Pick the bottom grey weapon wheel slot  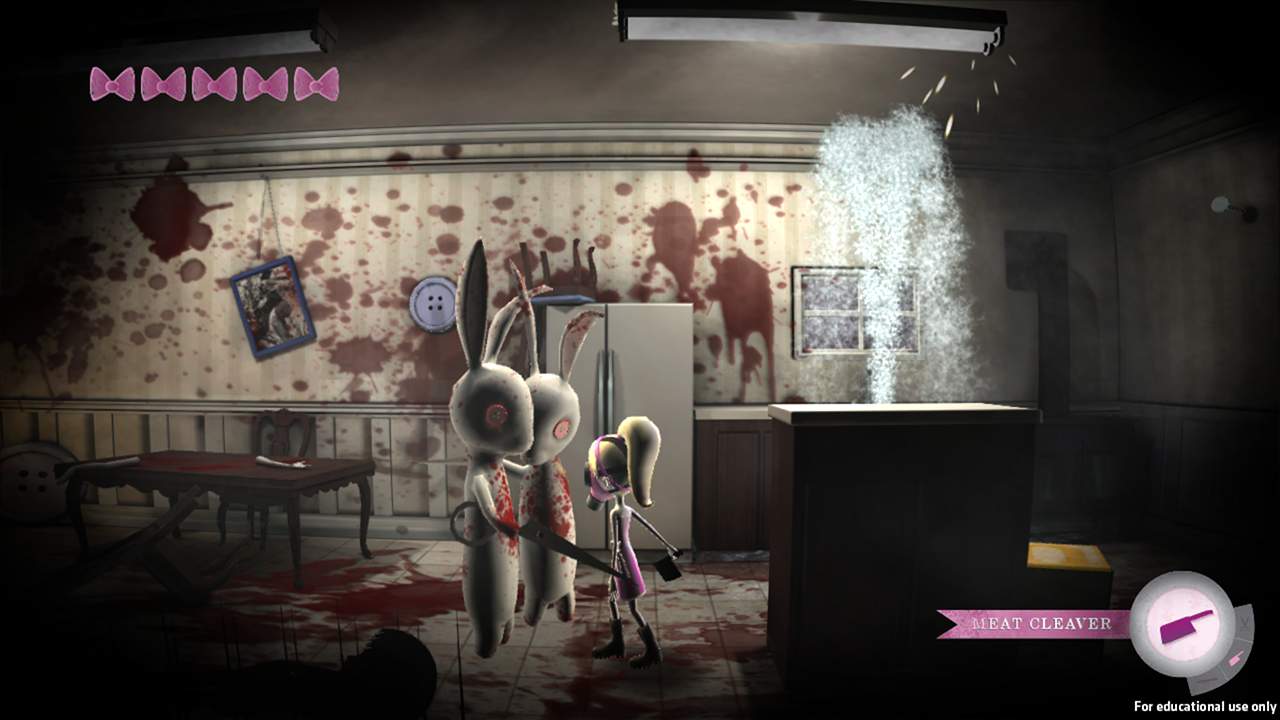point(1207,681)
